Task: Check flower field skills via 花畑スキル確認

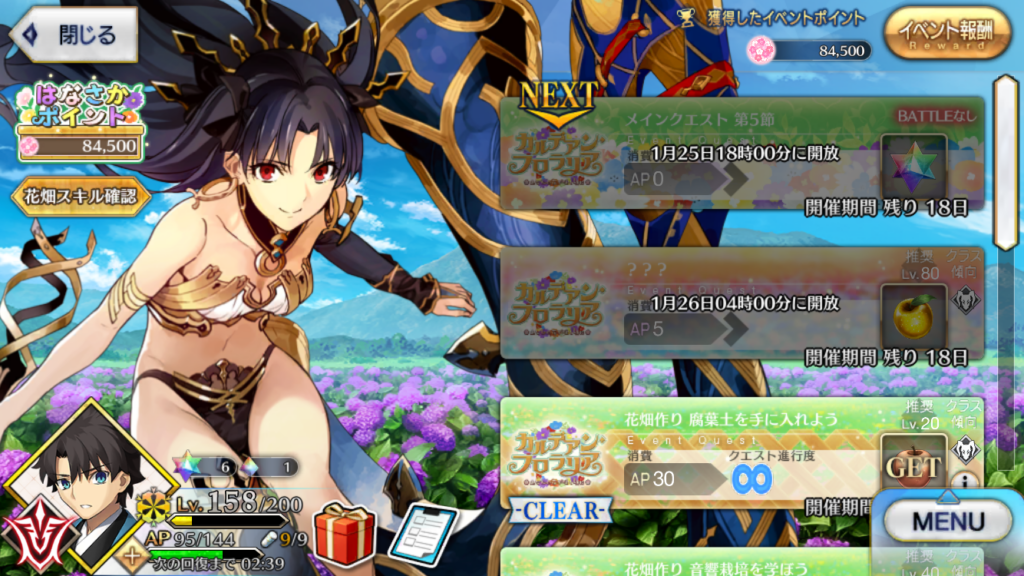Action: tap(80, 196)
